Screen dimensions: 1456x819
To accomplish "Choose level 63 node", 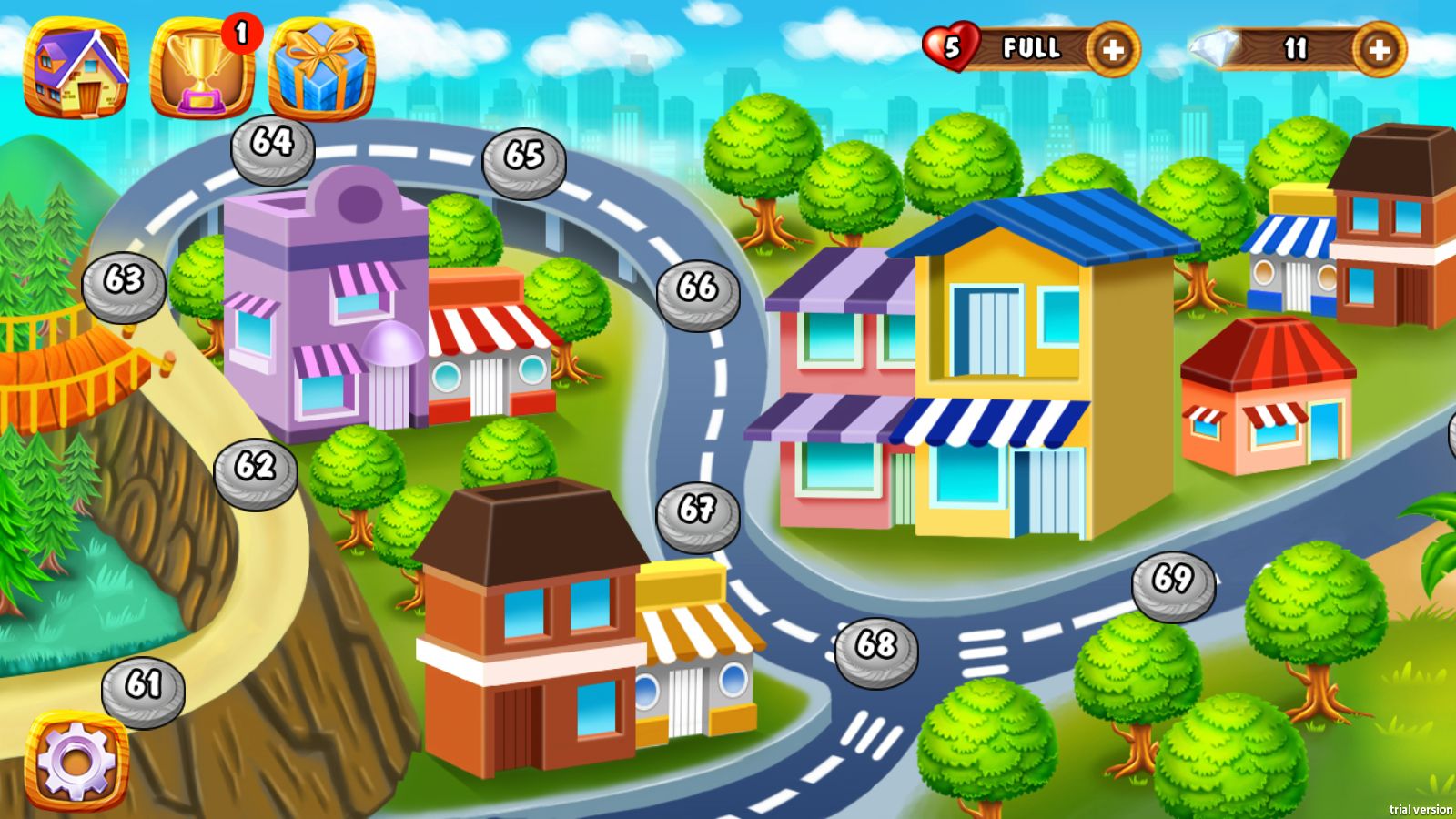I will 124,285.
